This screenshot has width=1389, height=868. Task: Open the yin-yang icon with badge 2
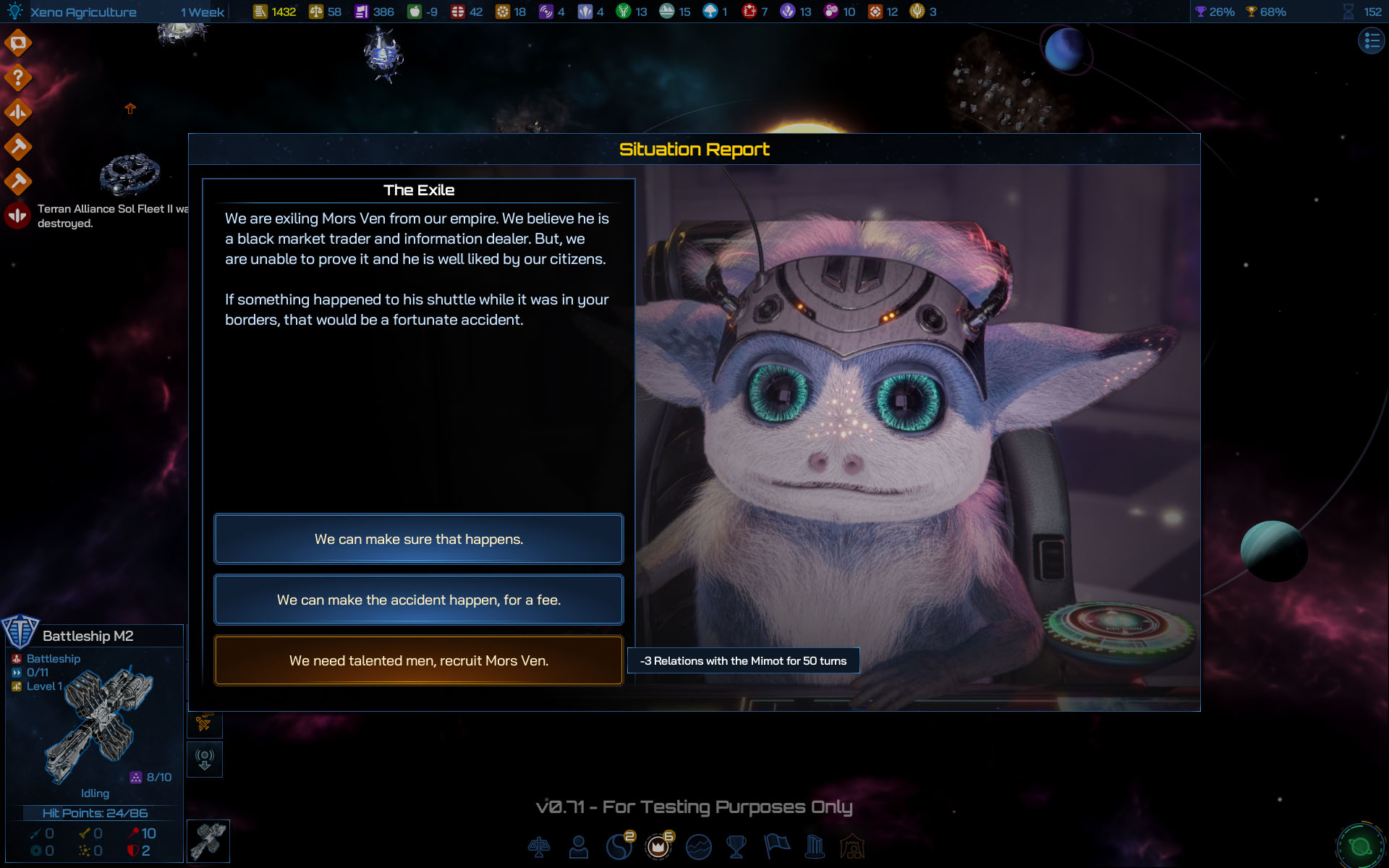point(619,846)
